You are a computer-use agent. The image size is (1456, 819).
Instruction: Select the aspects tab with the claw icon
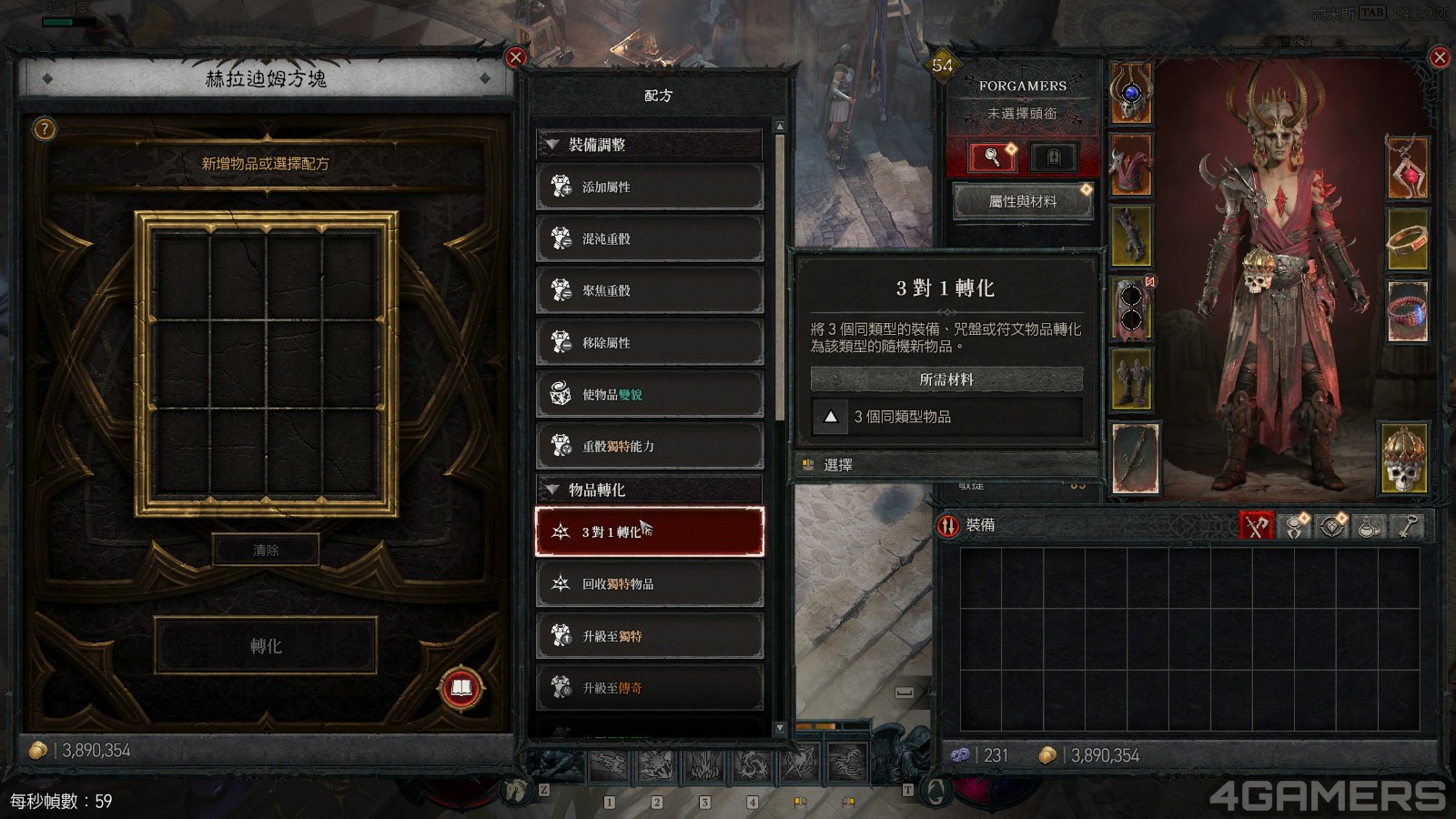click(1295, 526)
